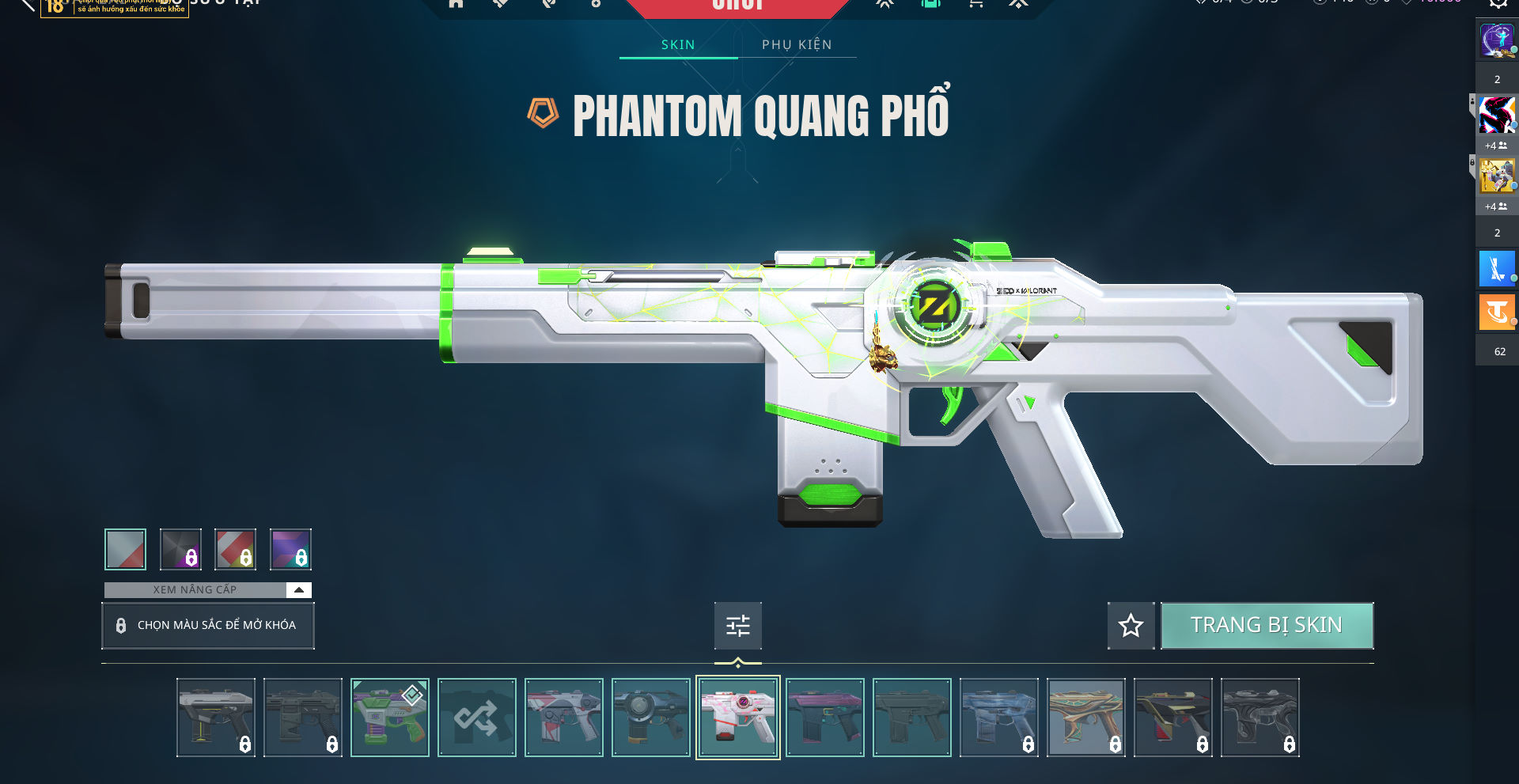Select the highlighted white and pink Phantom thumbnail

(737, 718)
